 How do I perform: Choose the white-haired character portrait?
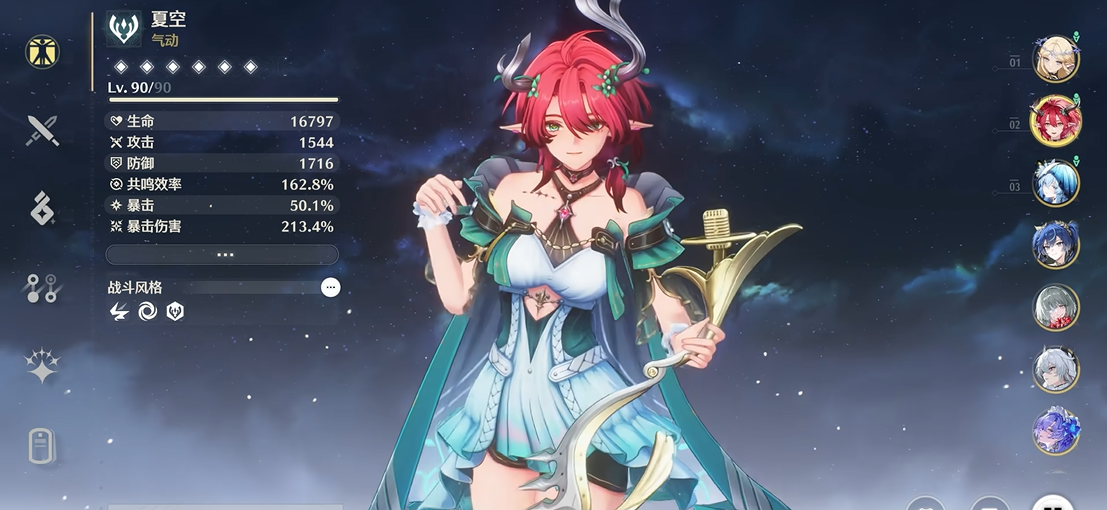1055,370
